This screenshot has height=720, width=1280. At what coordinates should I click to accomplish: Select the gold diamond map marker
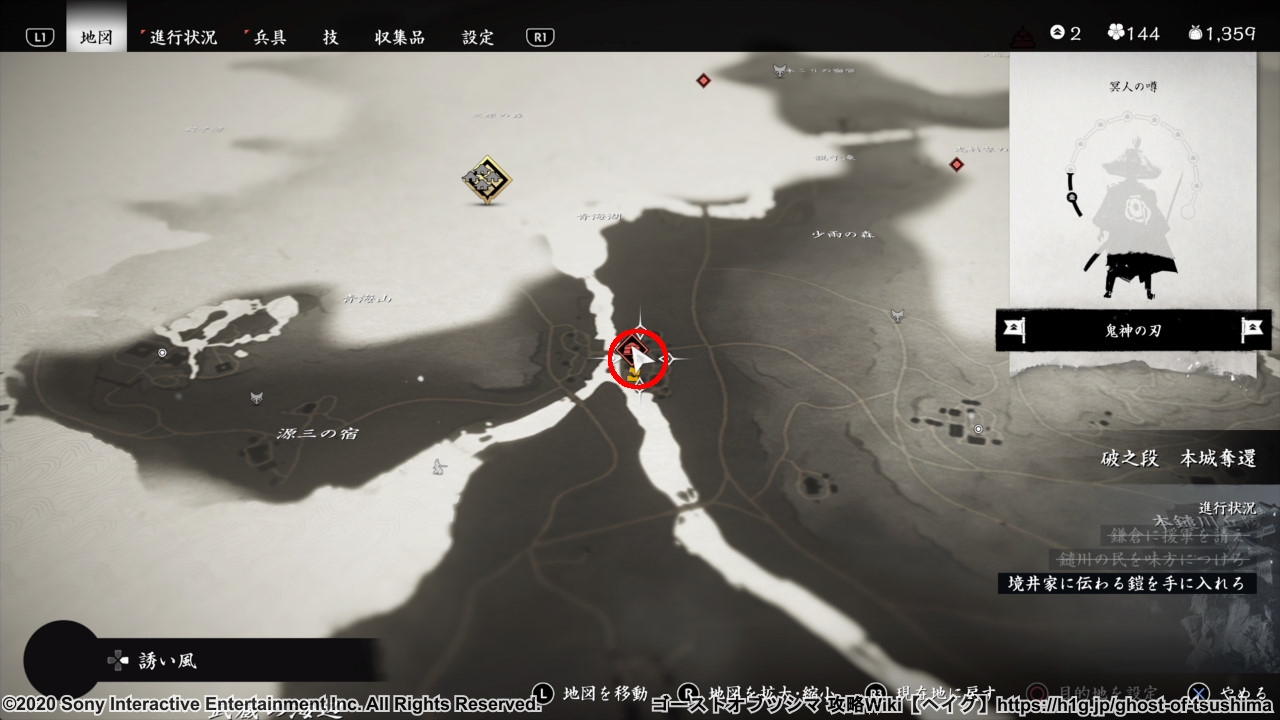[487, 180]
